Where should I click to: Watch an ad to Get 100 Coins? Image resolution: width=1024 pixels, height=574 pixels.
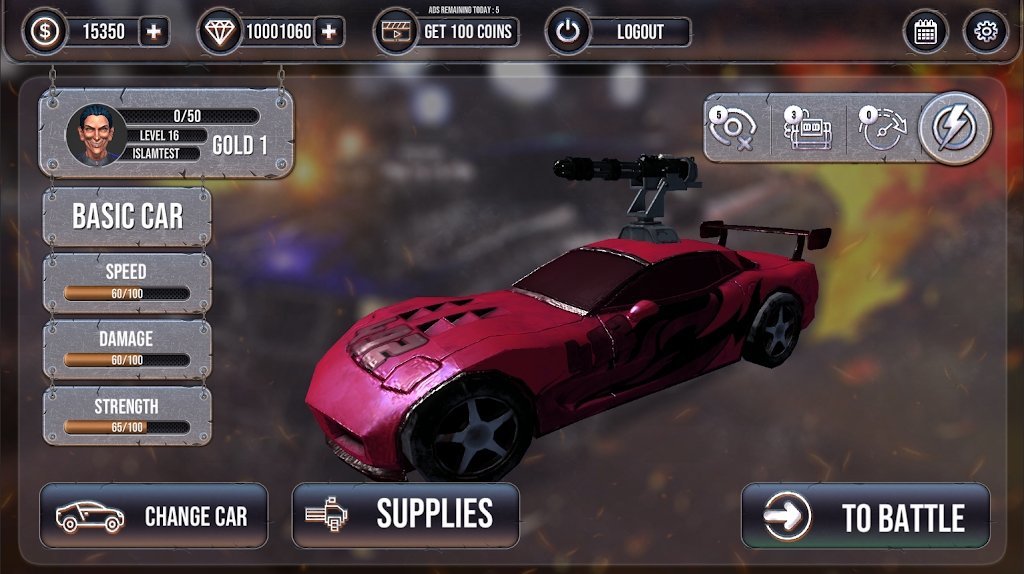click(447, 32)
